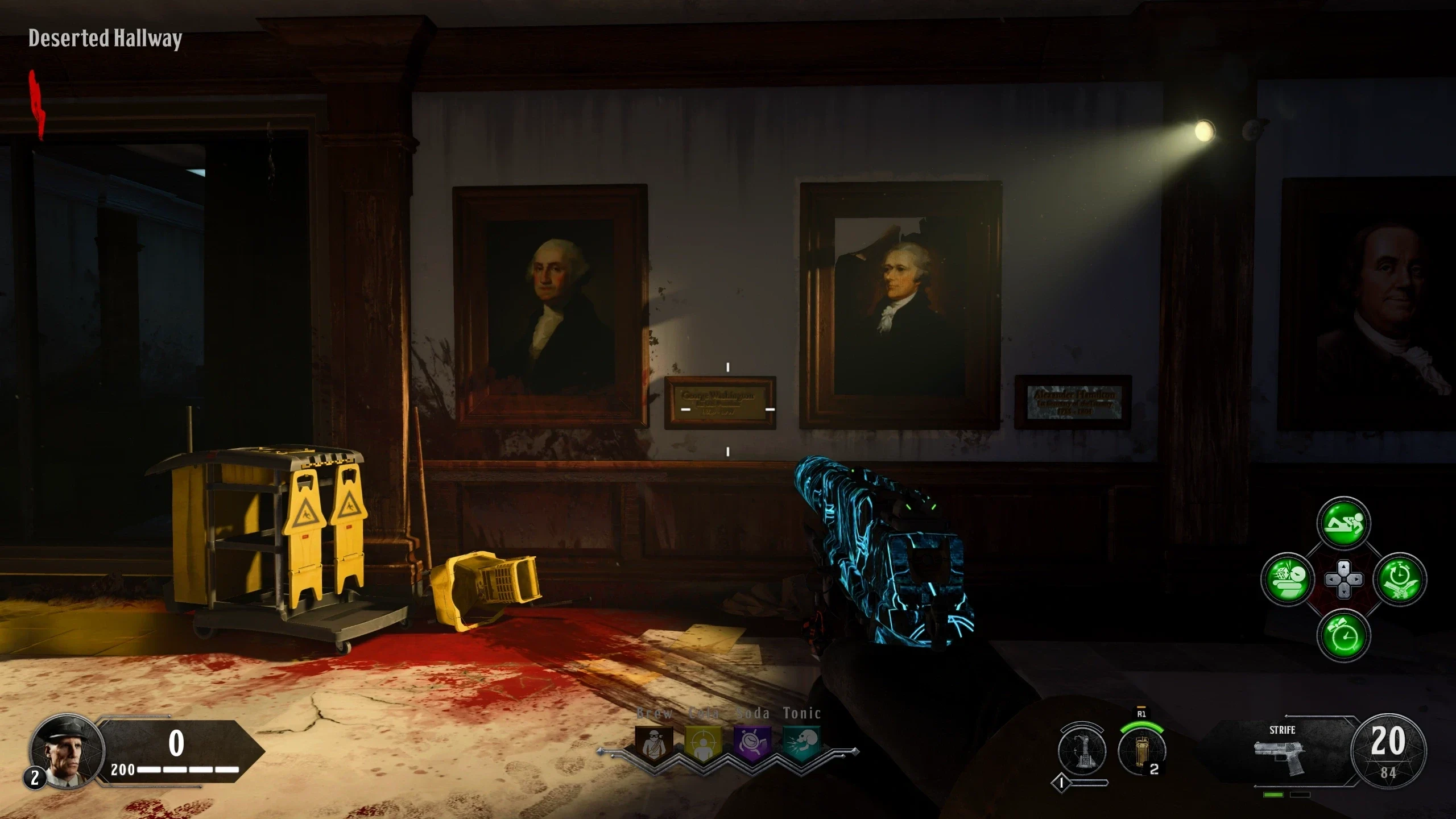
Task: Use the dice and clock elixir
Action: tap(1288, 580)
